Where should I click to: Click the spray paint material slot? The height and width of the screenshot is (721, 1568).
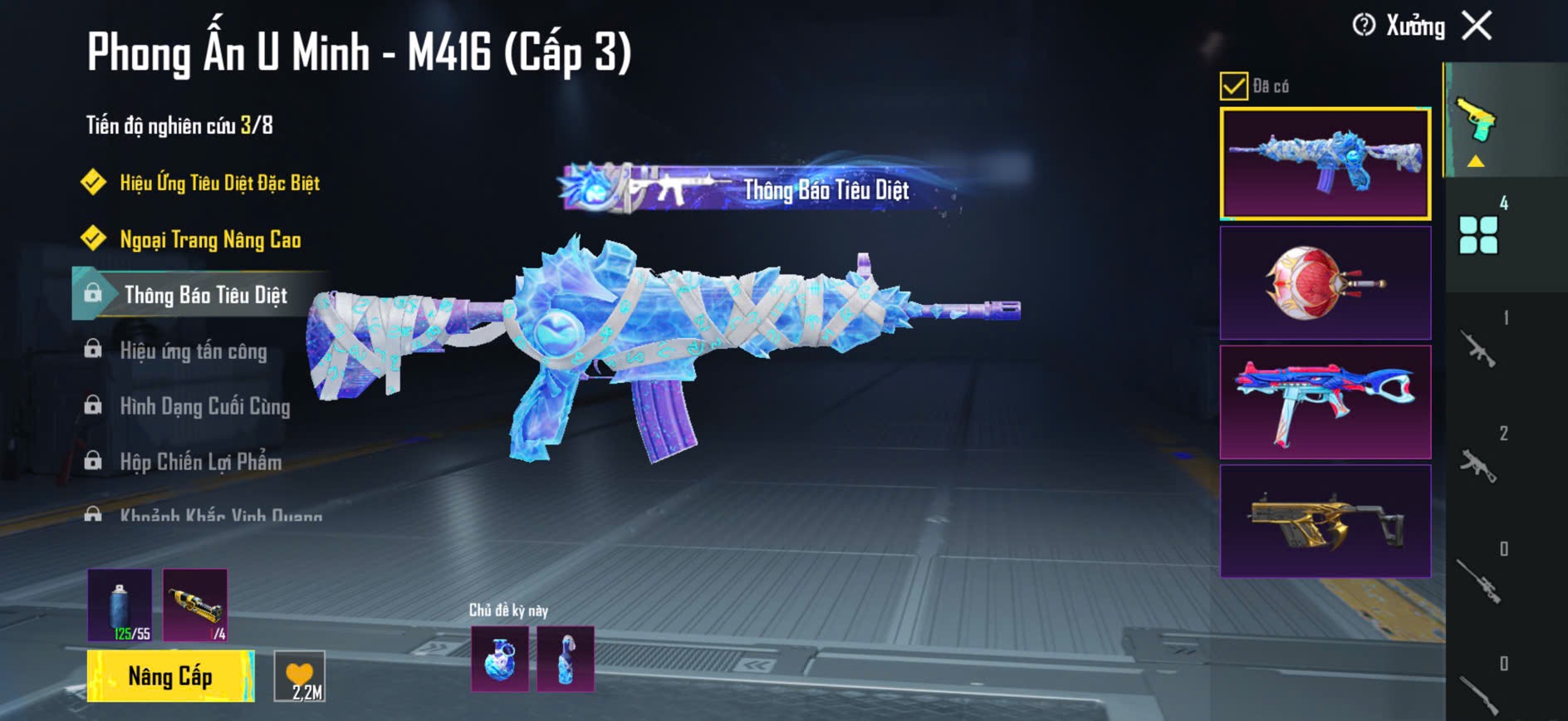120,605
